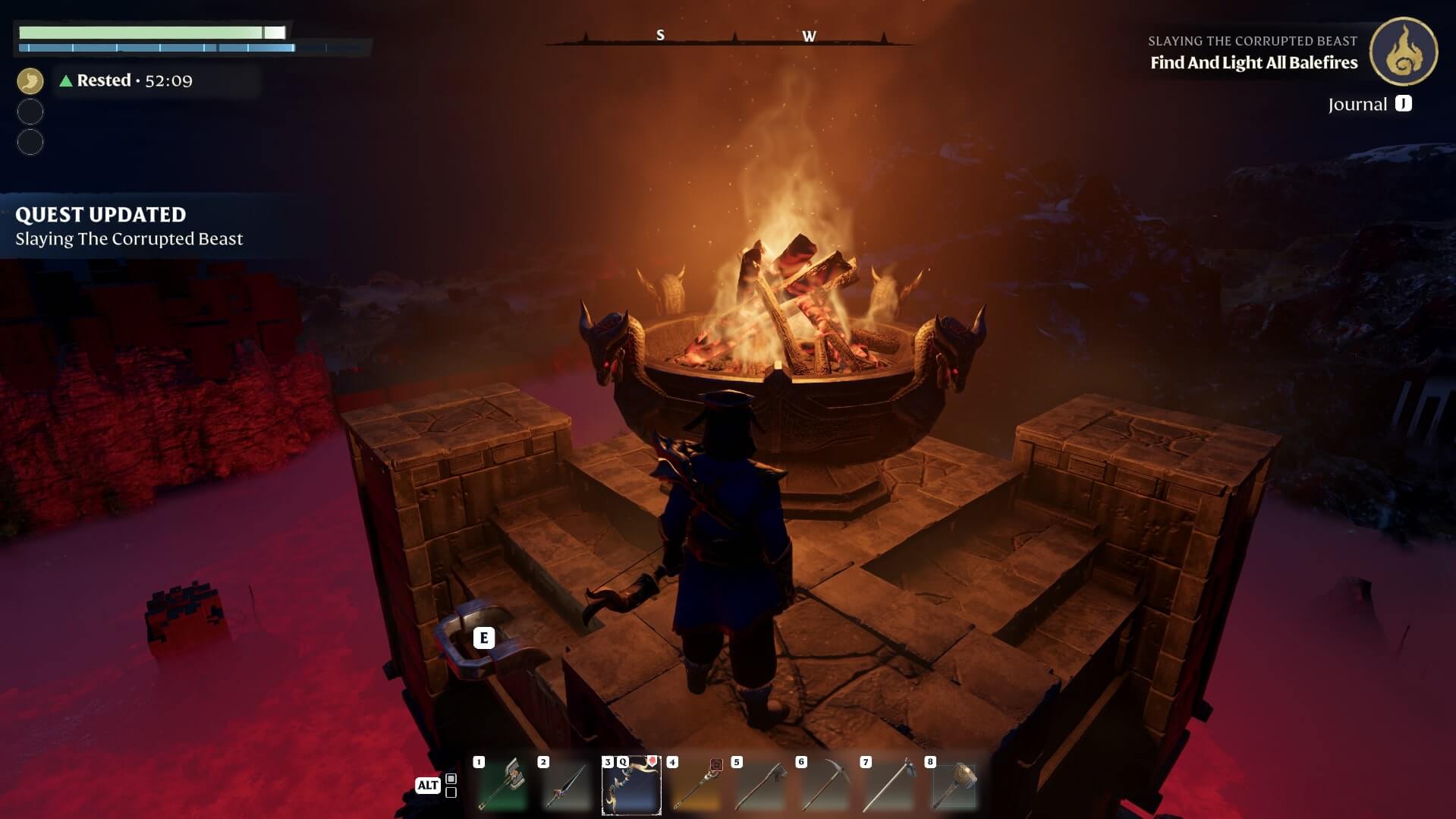Select the pickaxe in slot 6

click(x=825, y=786)
